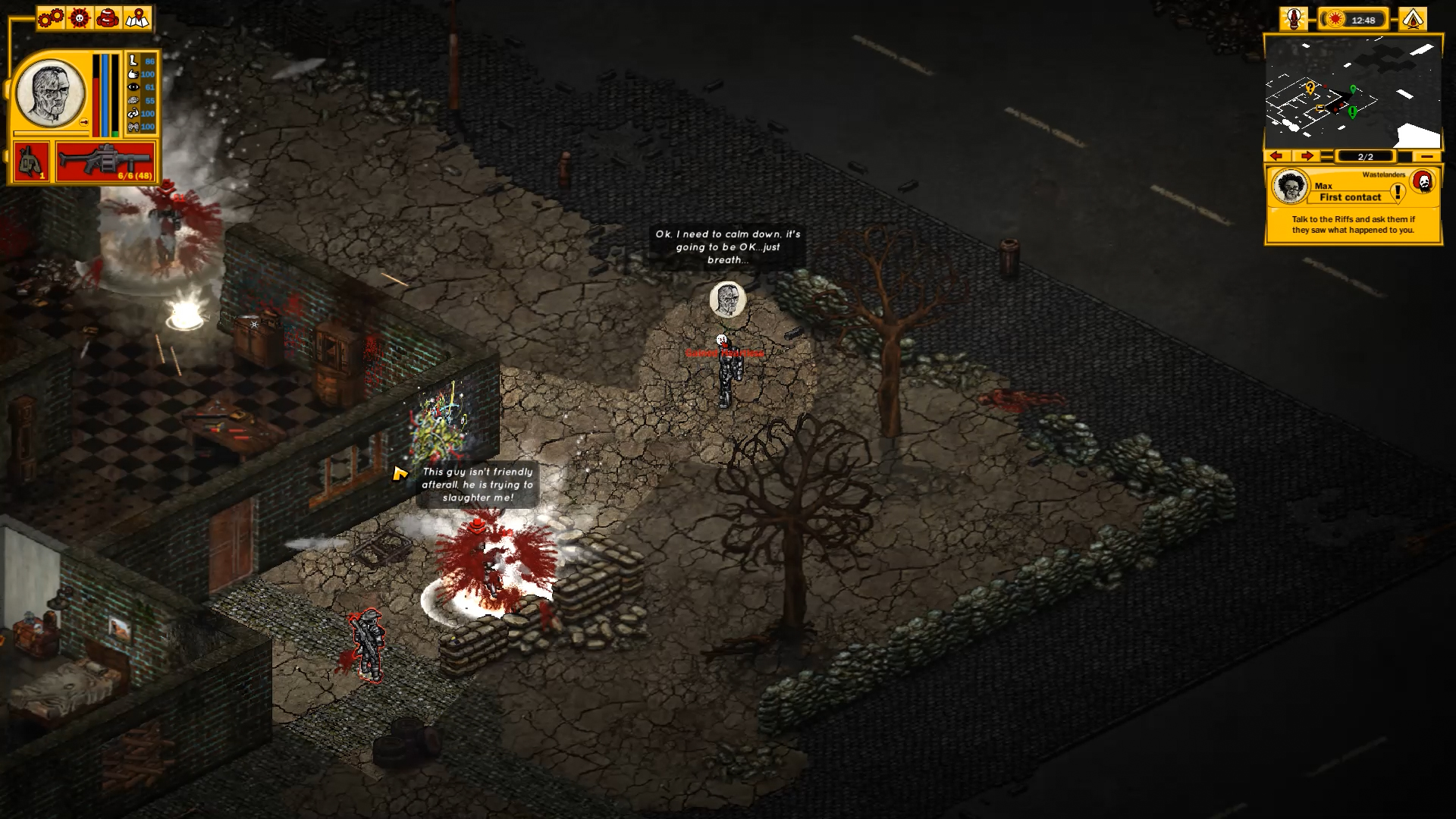Click the muscle strength stat icon

tap(133, 115)
